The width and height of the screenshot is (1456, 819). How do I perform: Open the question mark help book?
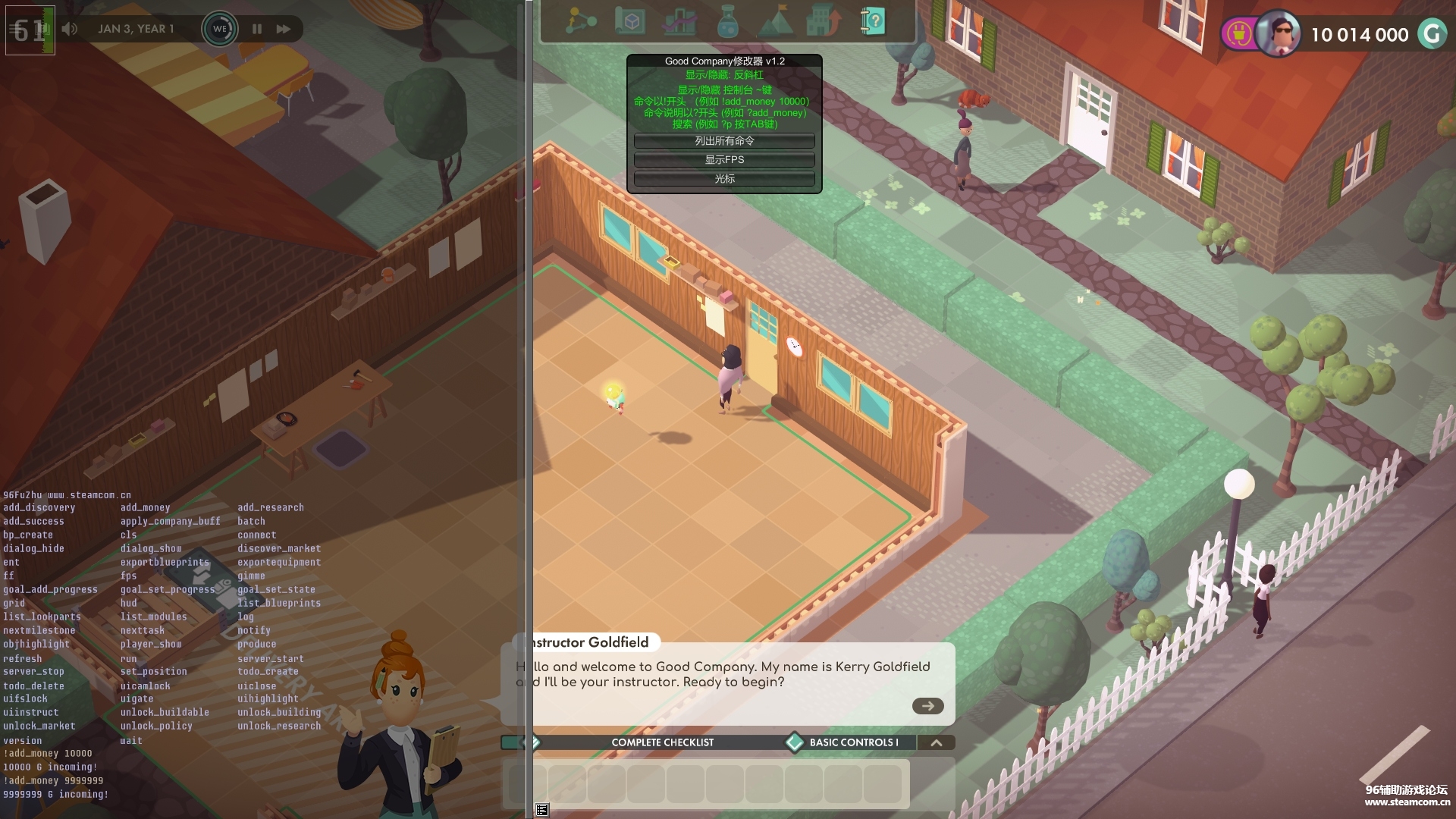(873, 22)
